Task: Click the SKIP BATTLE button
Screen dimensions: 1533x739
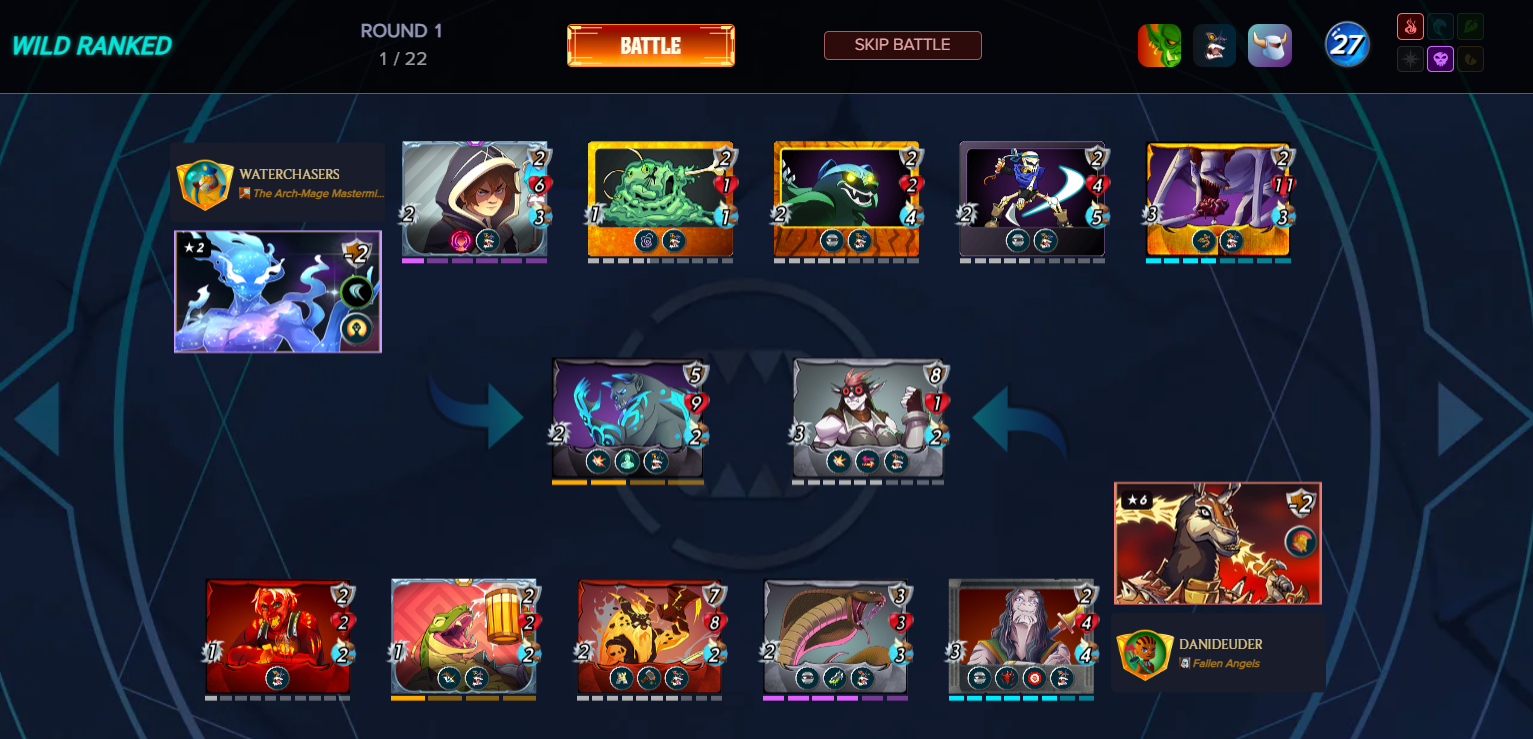Action: 902,45
